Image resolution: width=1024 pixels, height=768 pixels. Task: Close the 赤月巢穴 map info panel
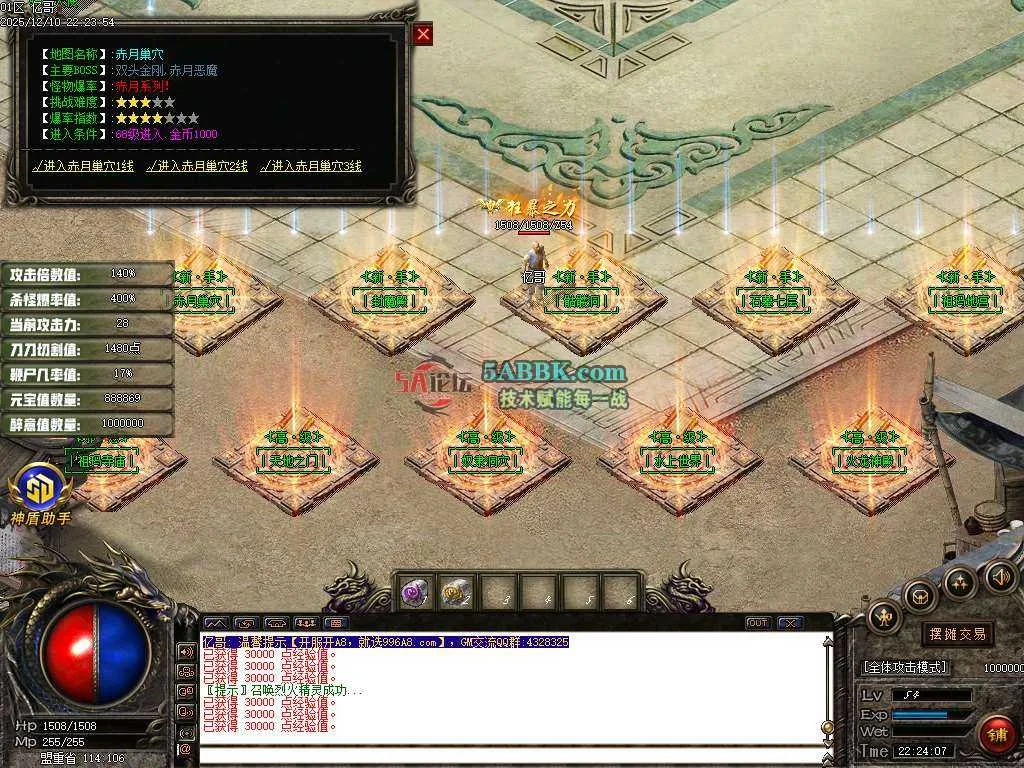click(423, 34)
